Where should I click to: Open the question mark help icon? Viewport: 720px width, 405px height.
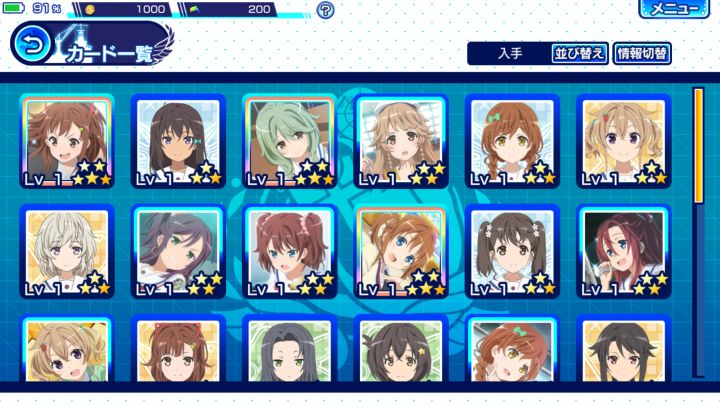[326, 11]
